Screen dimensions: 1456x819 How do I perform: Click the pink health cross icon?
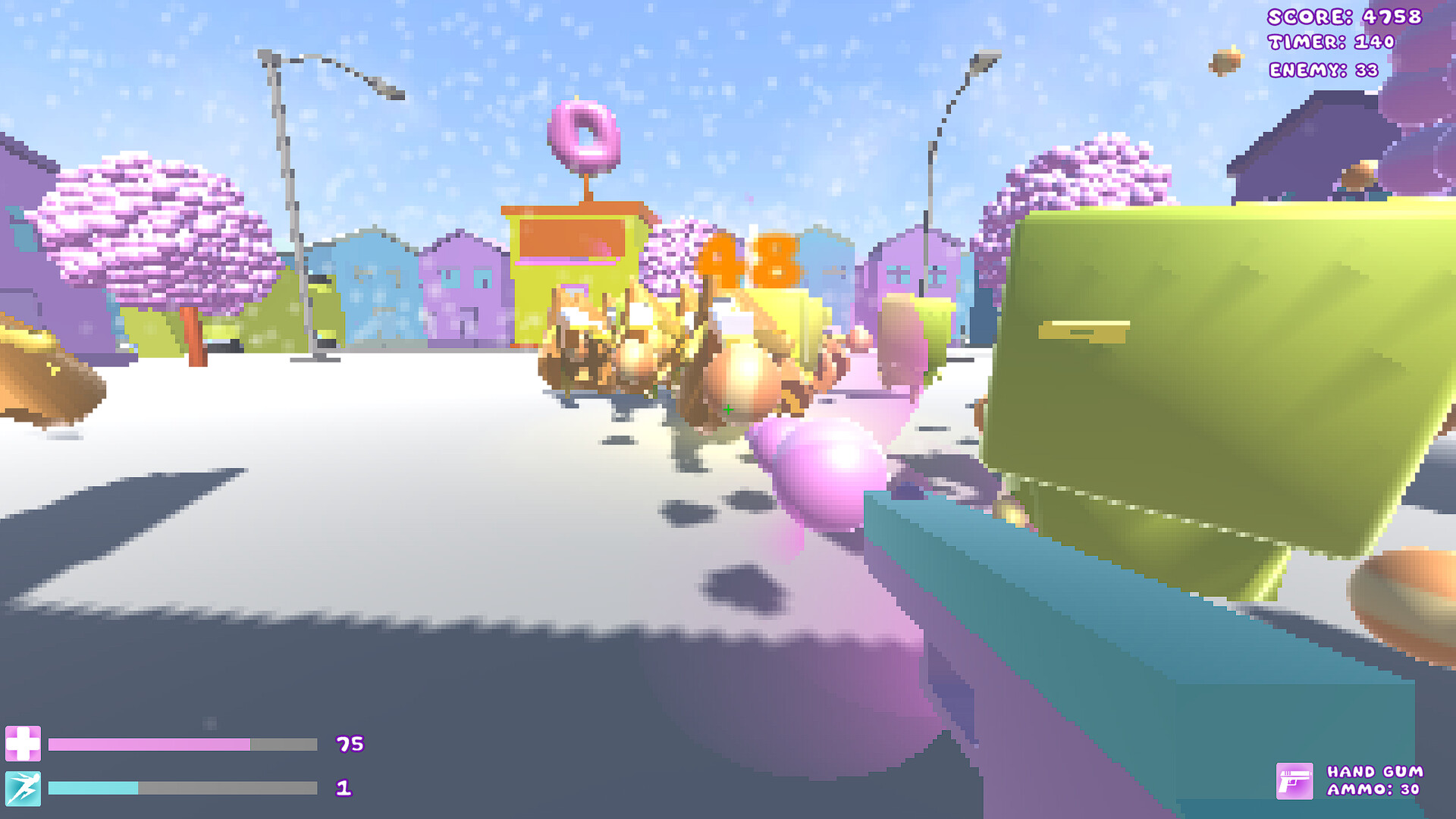(x=25, y=745)
